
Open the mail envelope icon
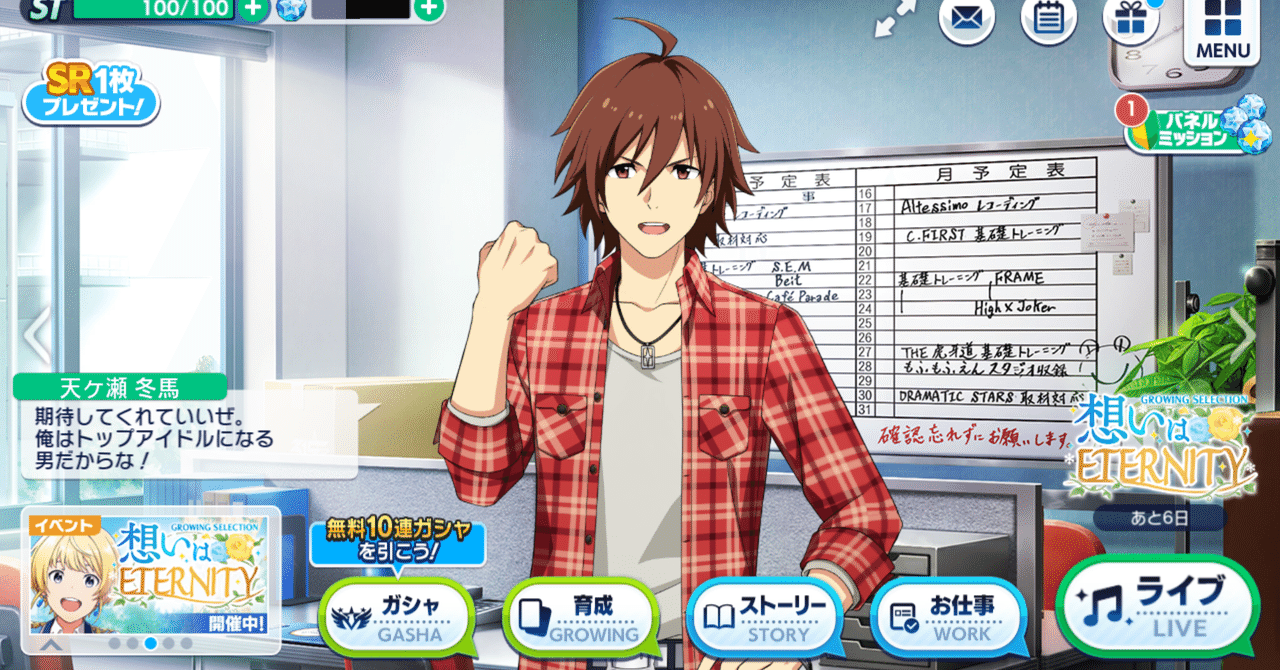(966, 20)
